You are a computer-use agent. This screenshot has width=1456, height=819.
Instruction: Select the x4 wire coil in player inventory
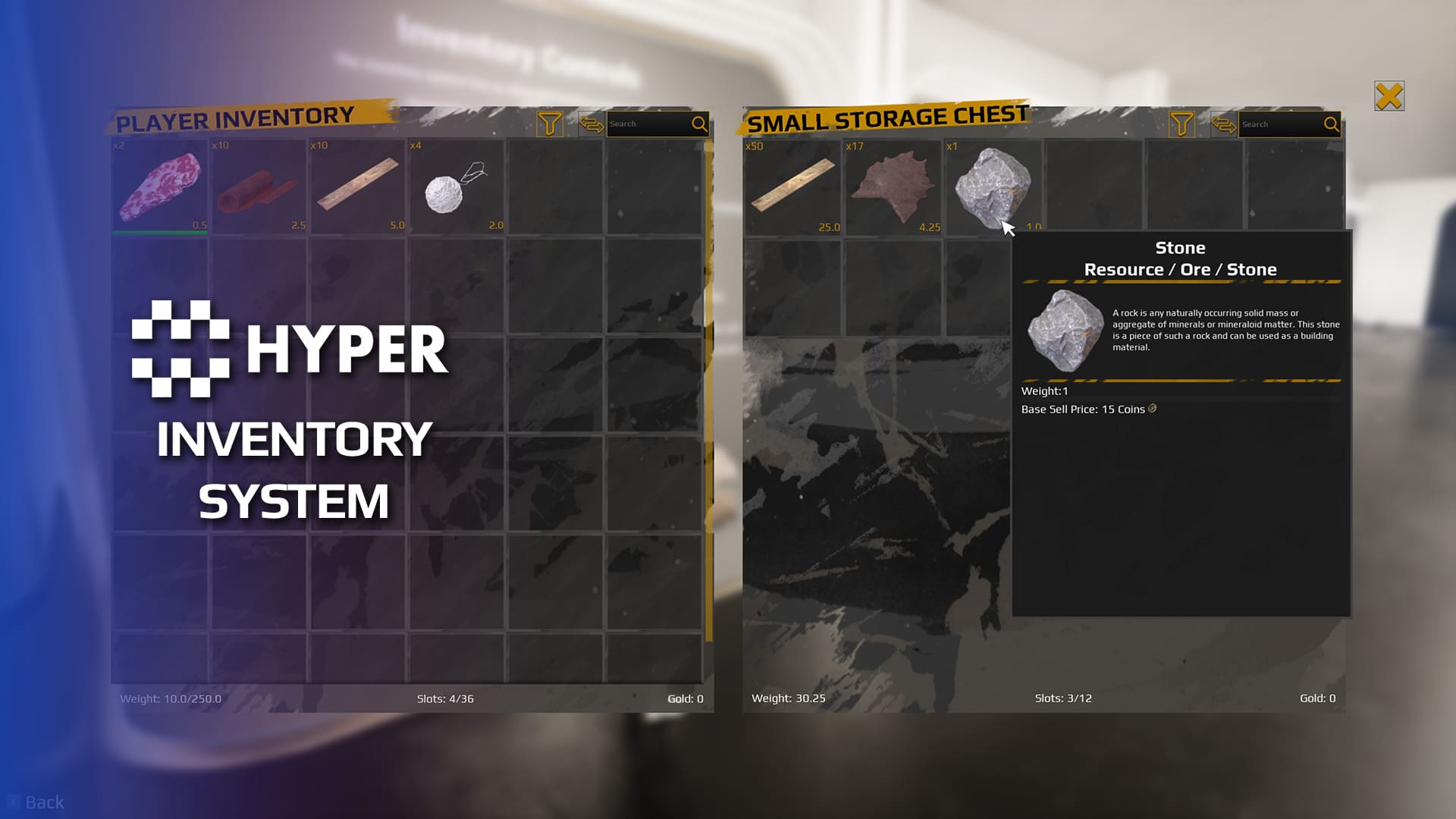tap(456, 184)
